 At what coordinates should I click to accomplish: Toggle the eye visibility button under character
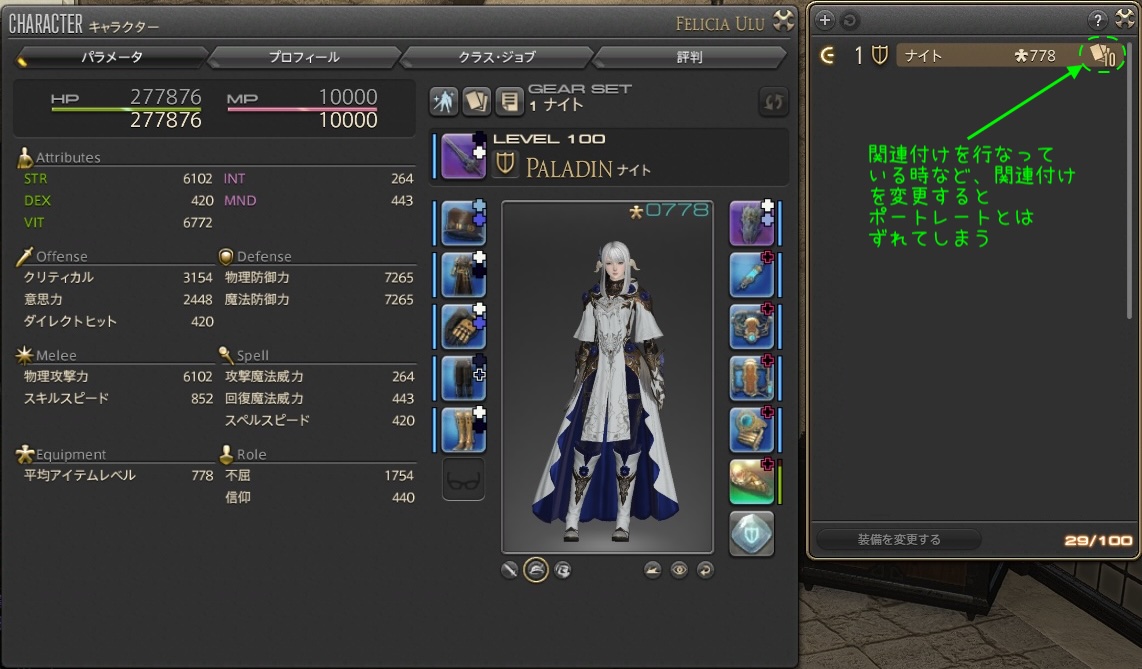click(x=680, y=570)
